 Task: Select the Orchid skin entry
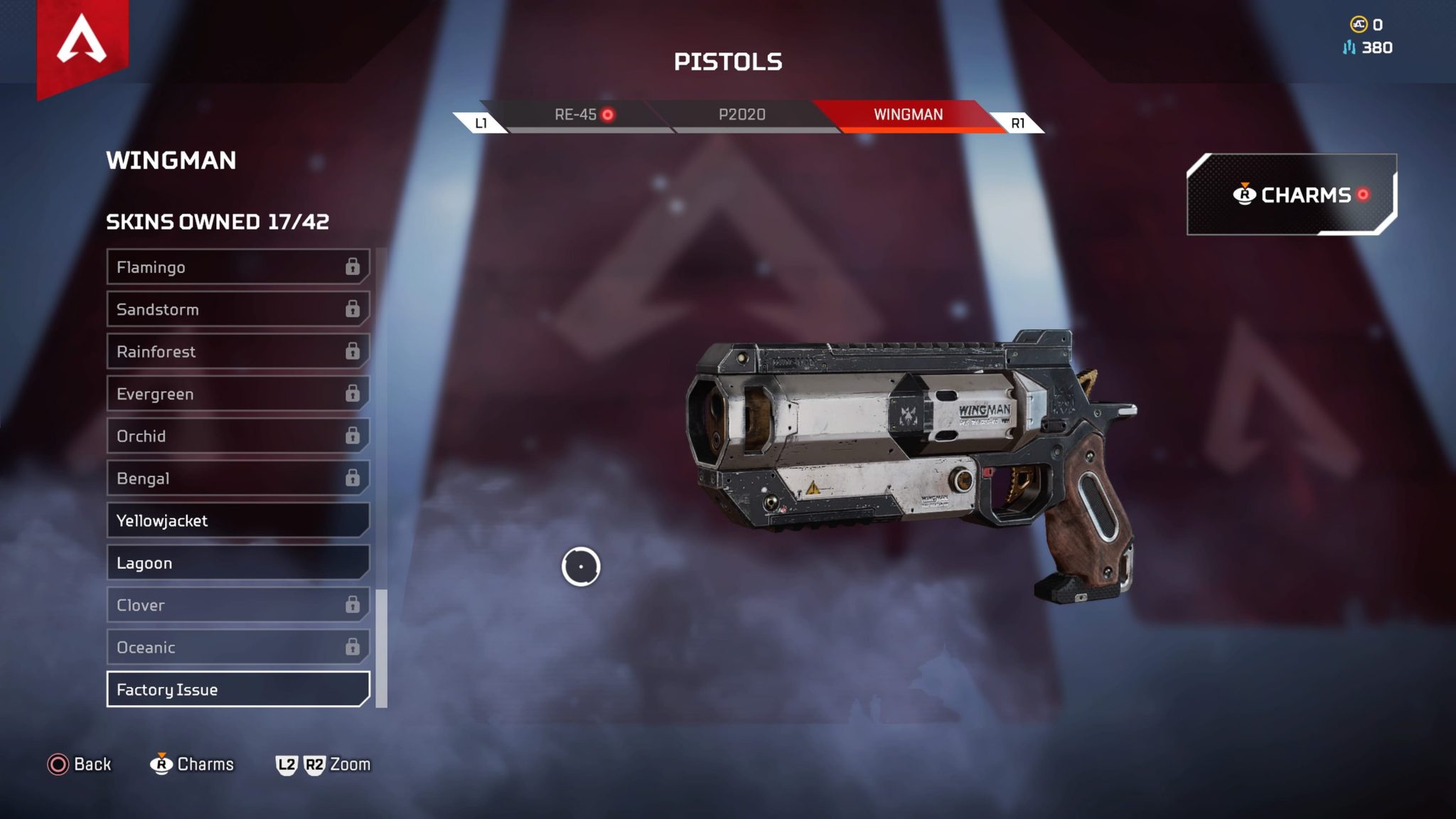click(237, 436)
